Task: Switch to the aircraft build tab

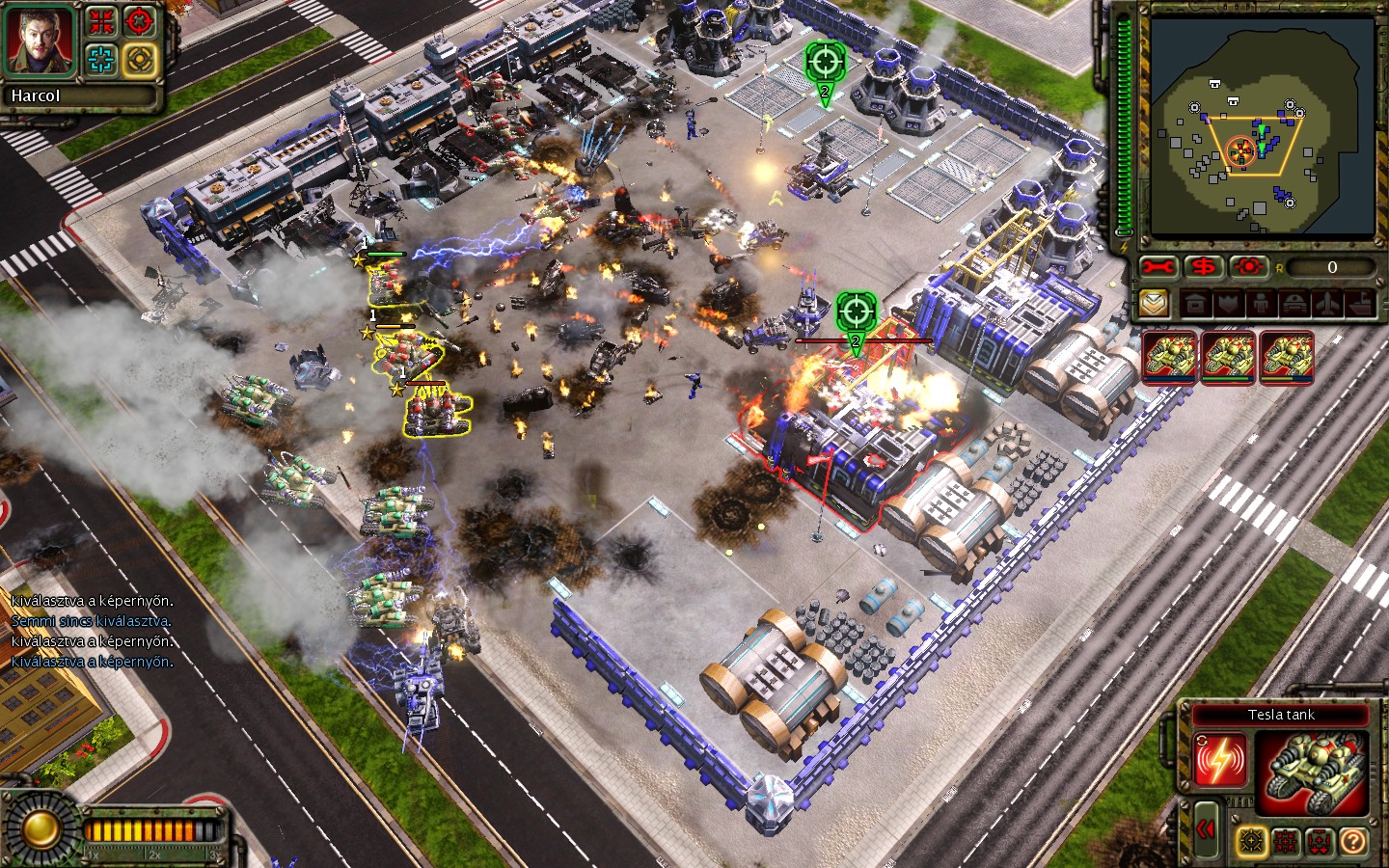Action: [1327, 305]
